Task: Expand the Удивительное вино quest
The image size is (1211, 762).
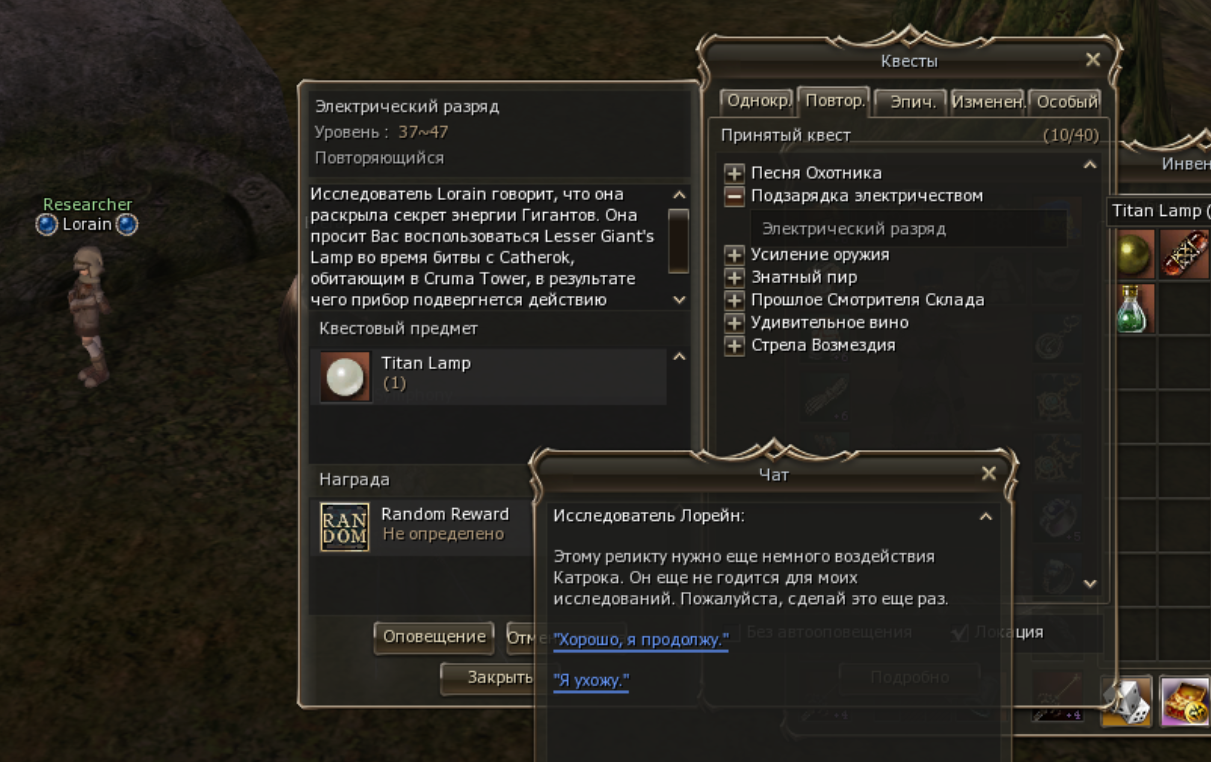Action: pyautogui.click(x=735, y=323)
